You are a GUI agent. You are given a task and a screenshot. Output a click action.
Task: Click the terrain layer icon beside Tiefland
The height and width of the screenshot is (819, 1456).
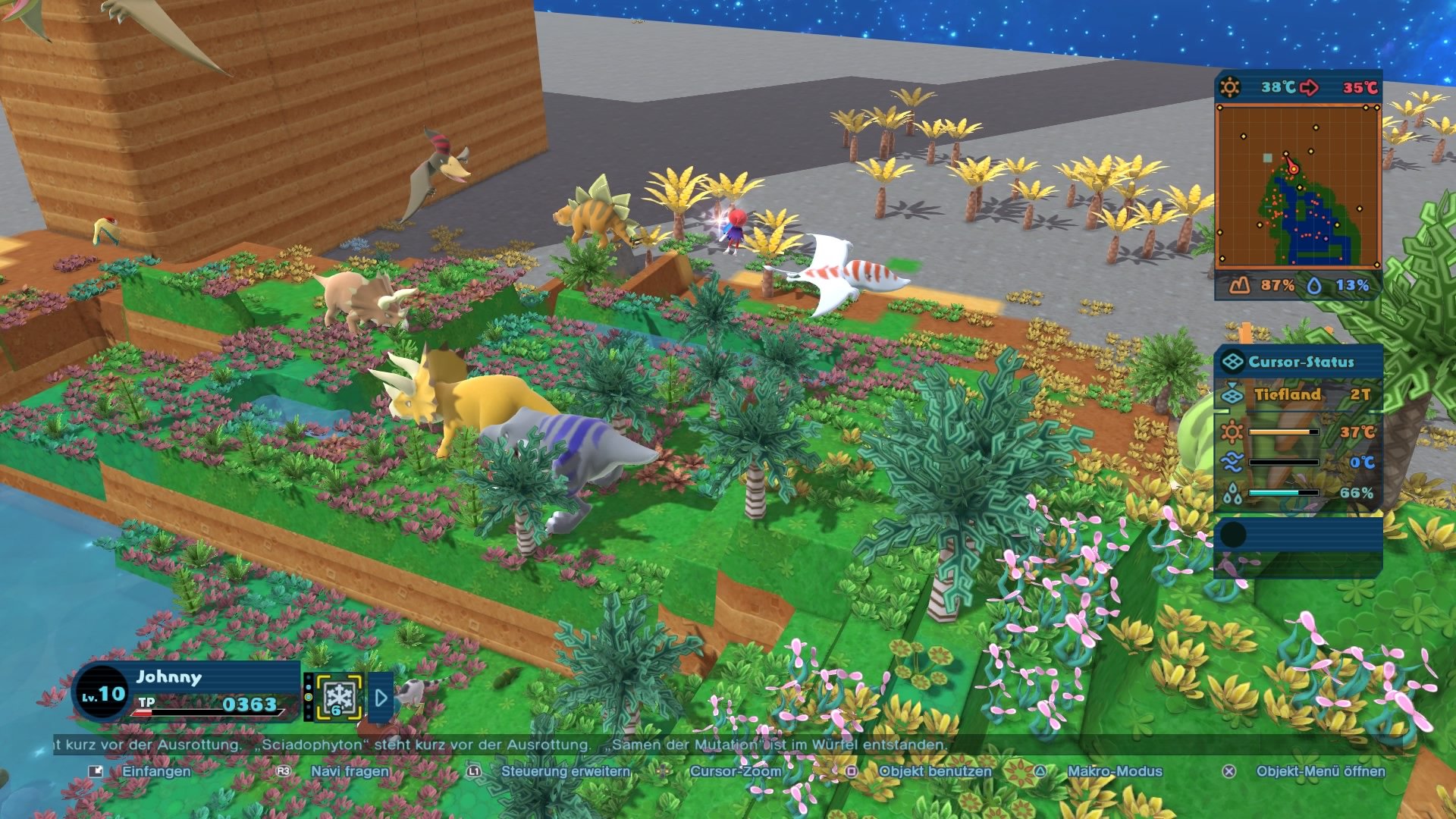point(1232,396)
